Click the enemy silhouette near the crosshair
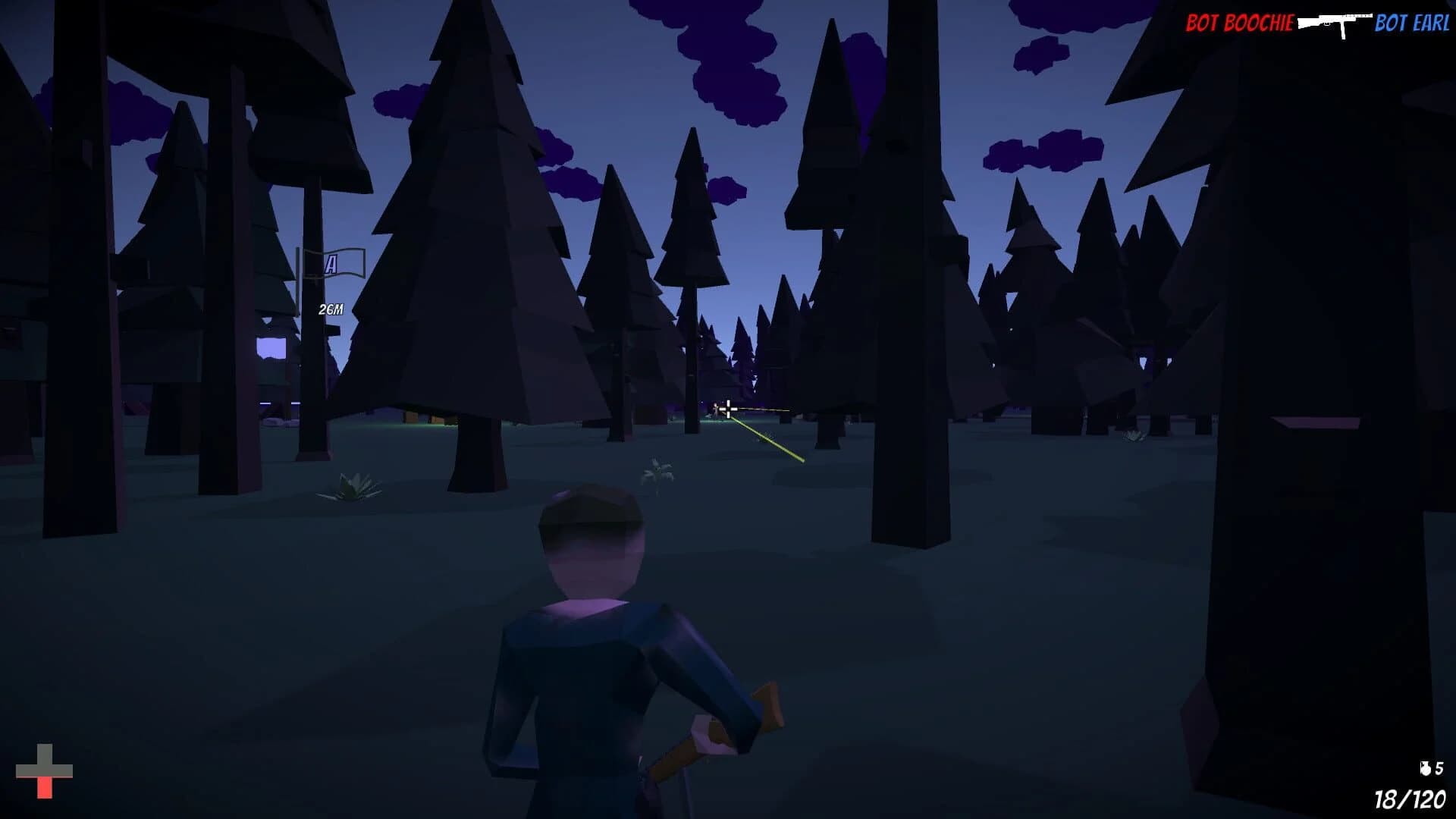The height and width of the screenshot is (819, 1456). click(716, 406)
